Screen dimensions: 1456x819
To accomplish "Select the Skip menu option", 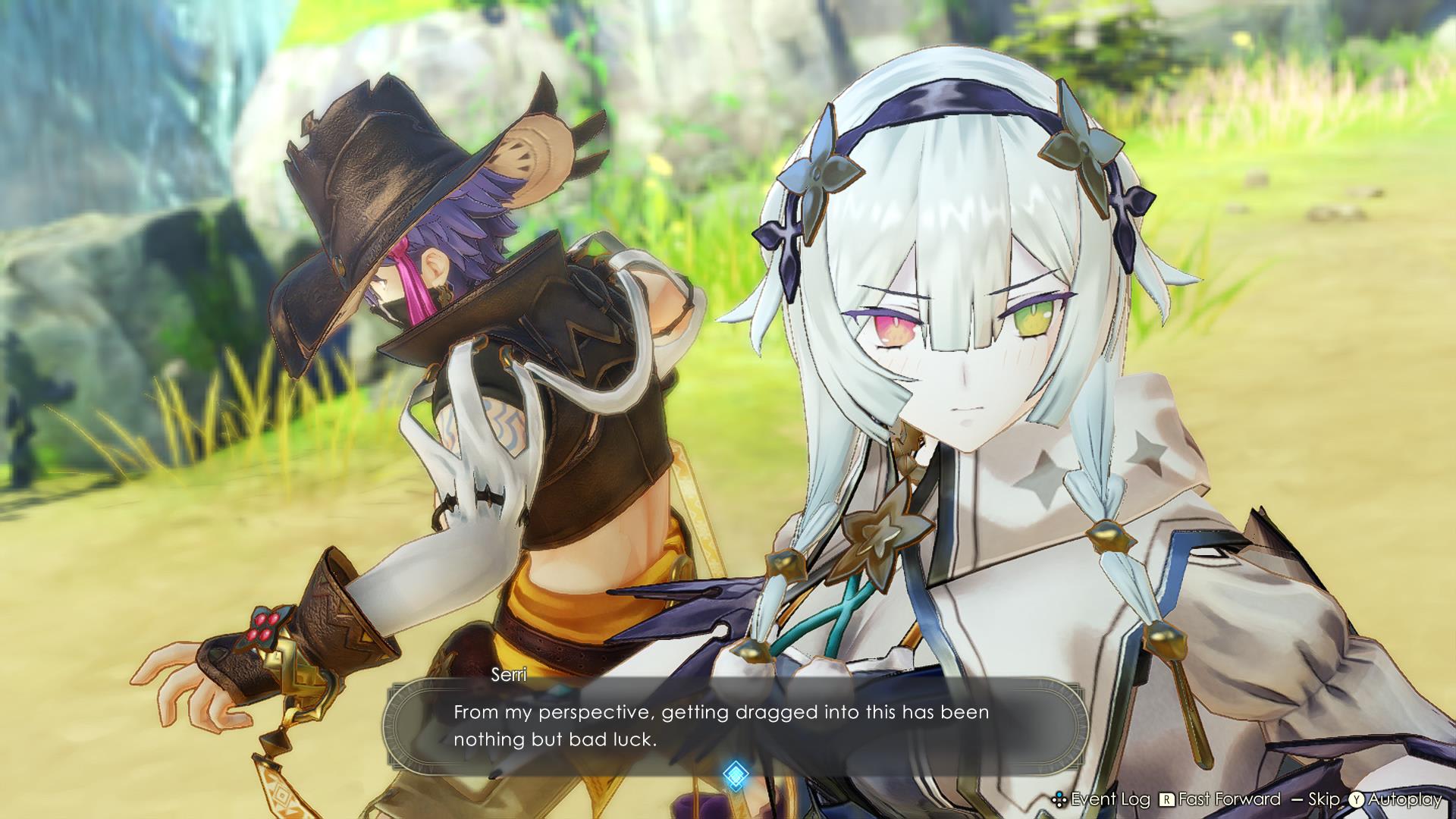I will (1324, 799).
